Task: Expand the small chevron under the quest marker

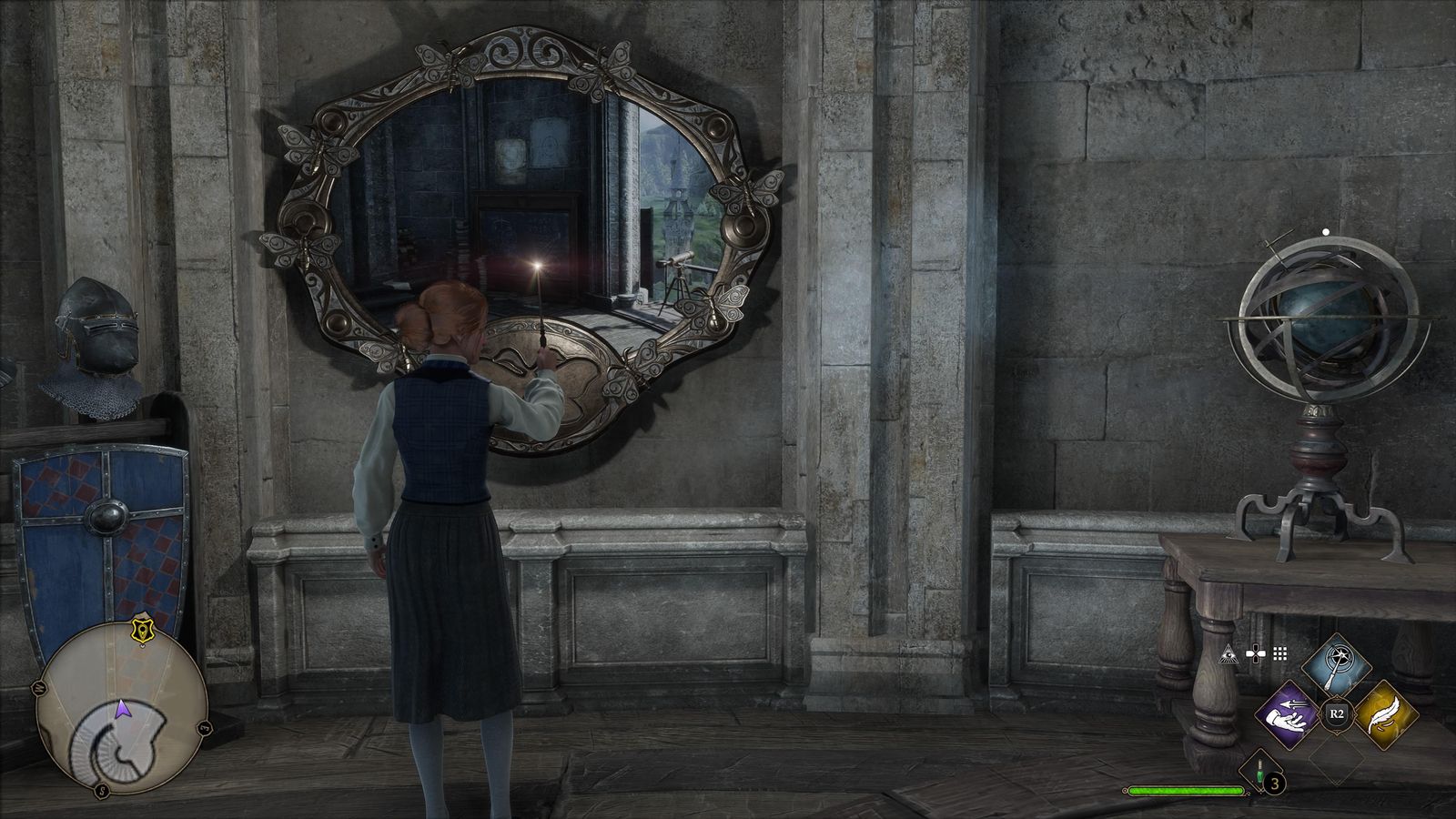Action: coord(143,646)
